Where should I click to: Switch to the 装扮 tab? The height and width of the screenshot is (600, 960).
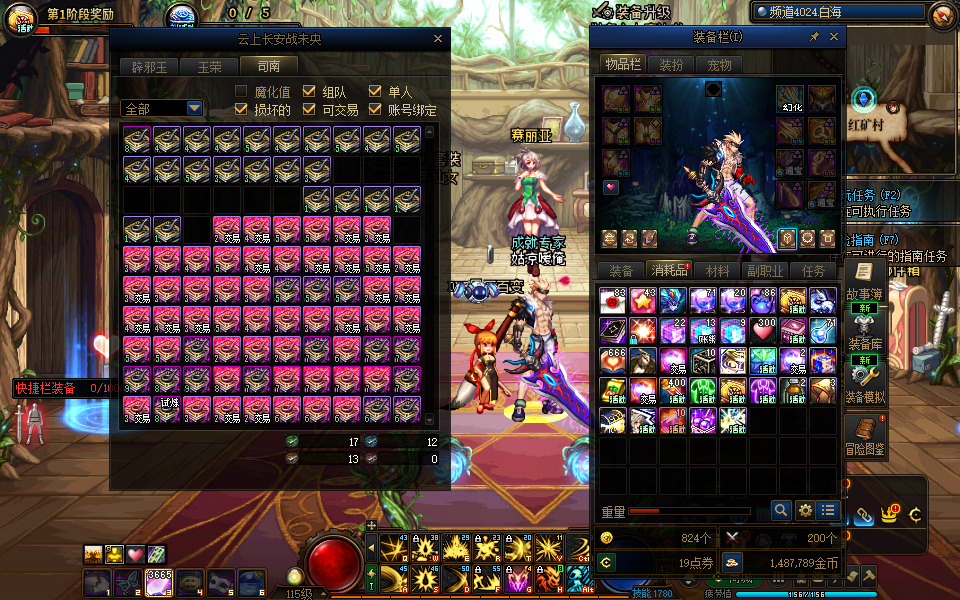671,65
